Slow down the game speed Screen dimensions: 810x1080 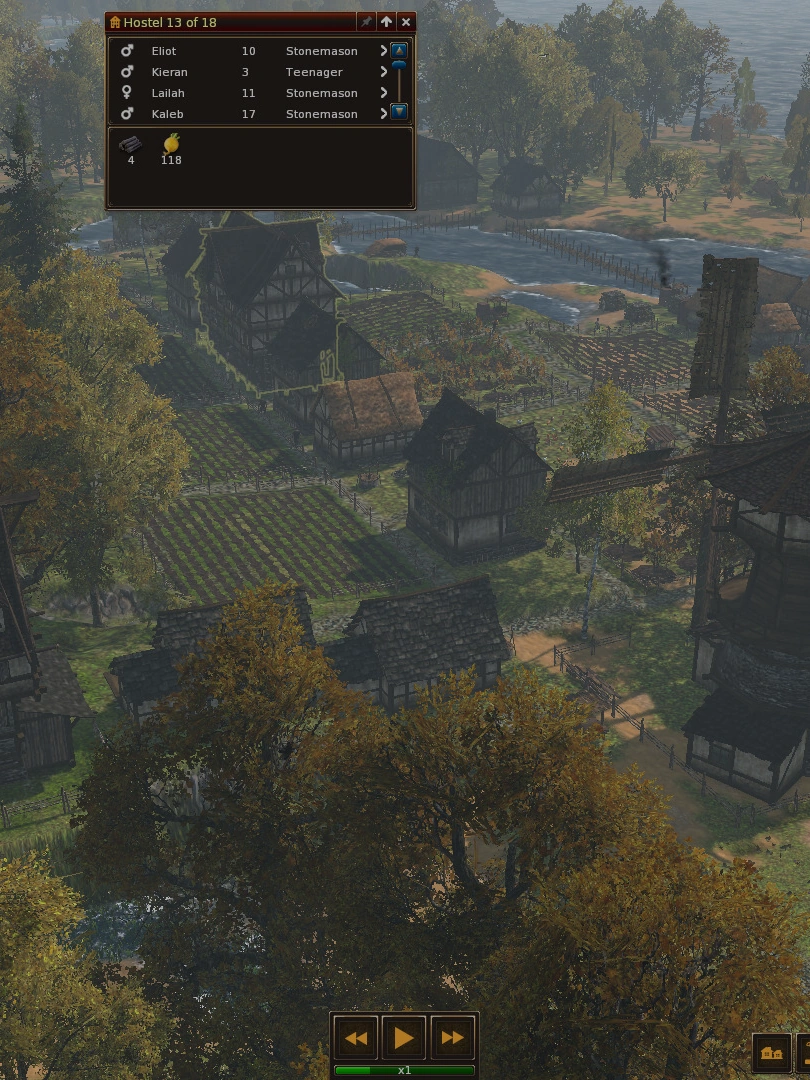(x=356, y=1038)
